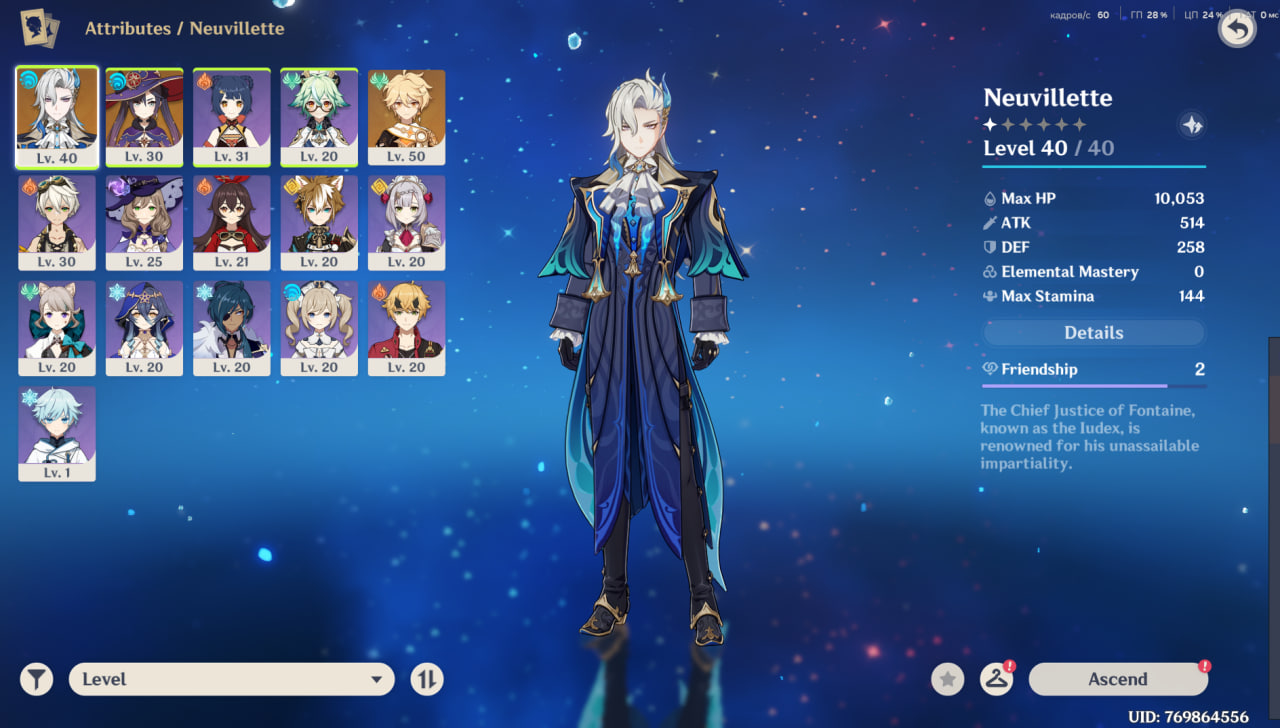Open the Level sort dropdown

231,679
